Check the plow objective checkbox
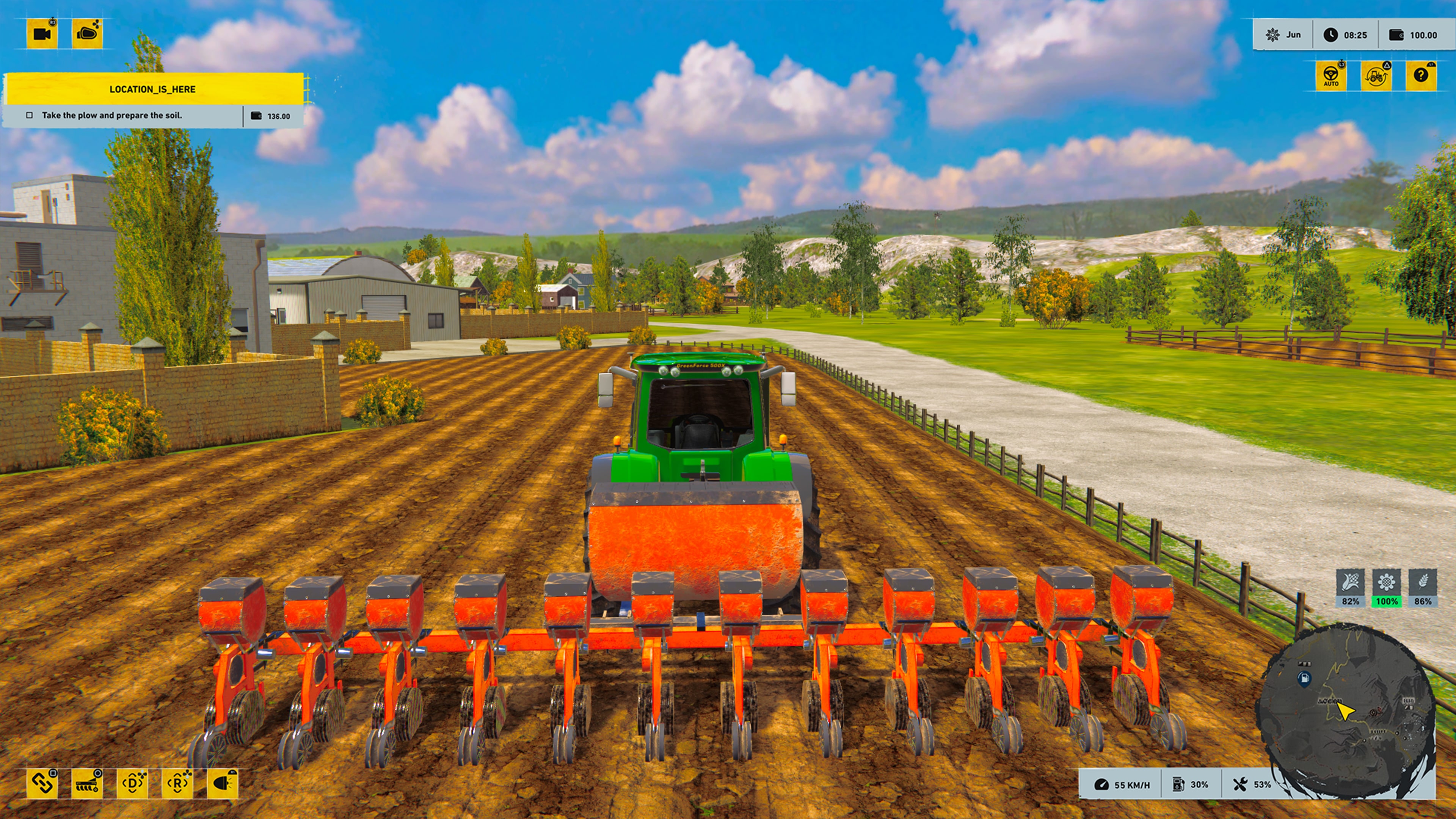This screenshot has width=1456, height=819. point(29,115)
